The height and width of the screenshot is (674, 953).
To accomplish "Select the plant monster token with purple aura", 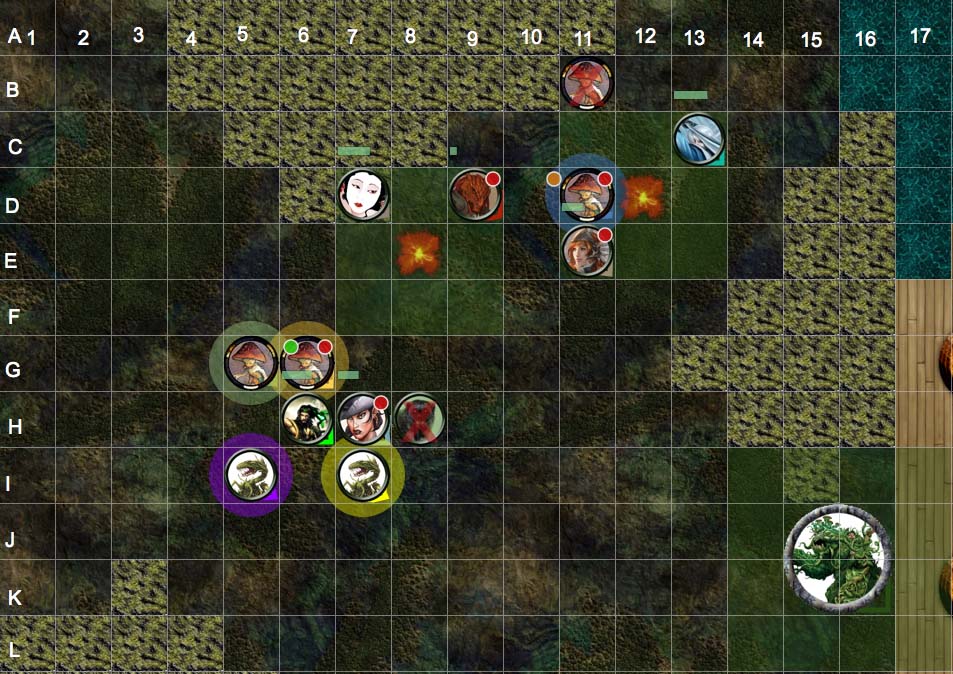I will point(250,474).
